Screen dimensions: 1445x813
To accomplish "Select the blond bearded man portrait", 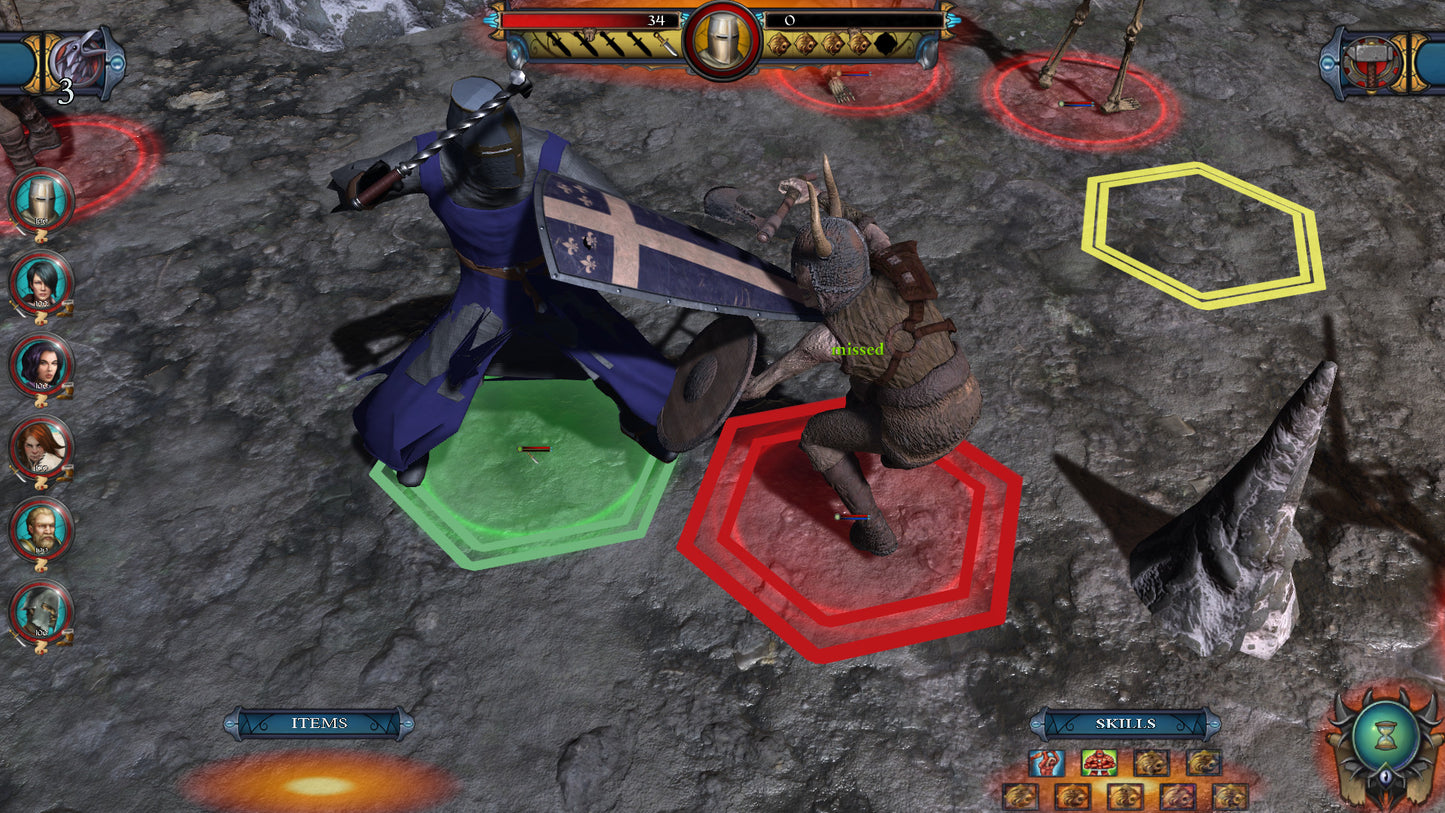I will tap(41, 529).
